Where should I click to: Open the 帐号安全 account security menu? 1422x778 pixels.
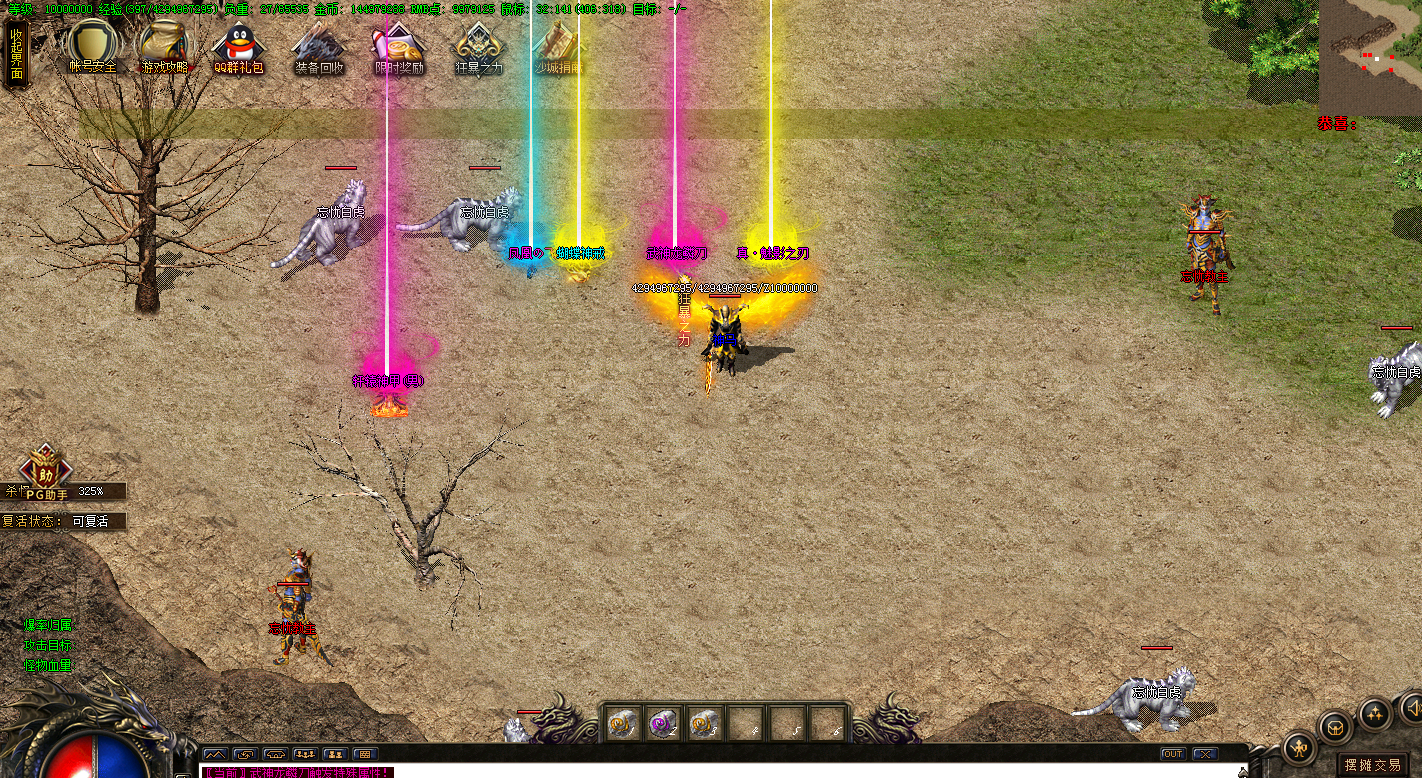[x=92, y=45]
